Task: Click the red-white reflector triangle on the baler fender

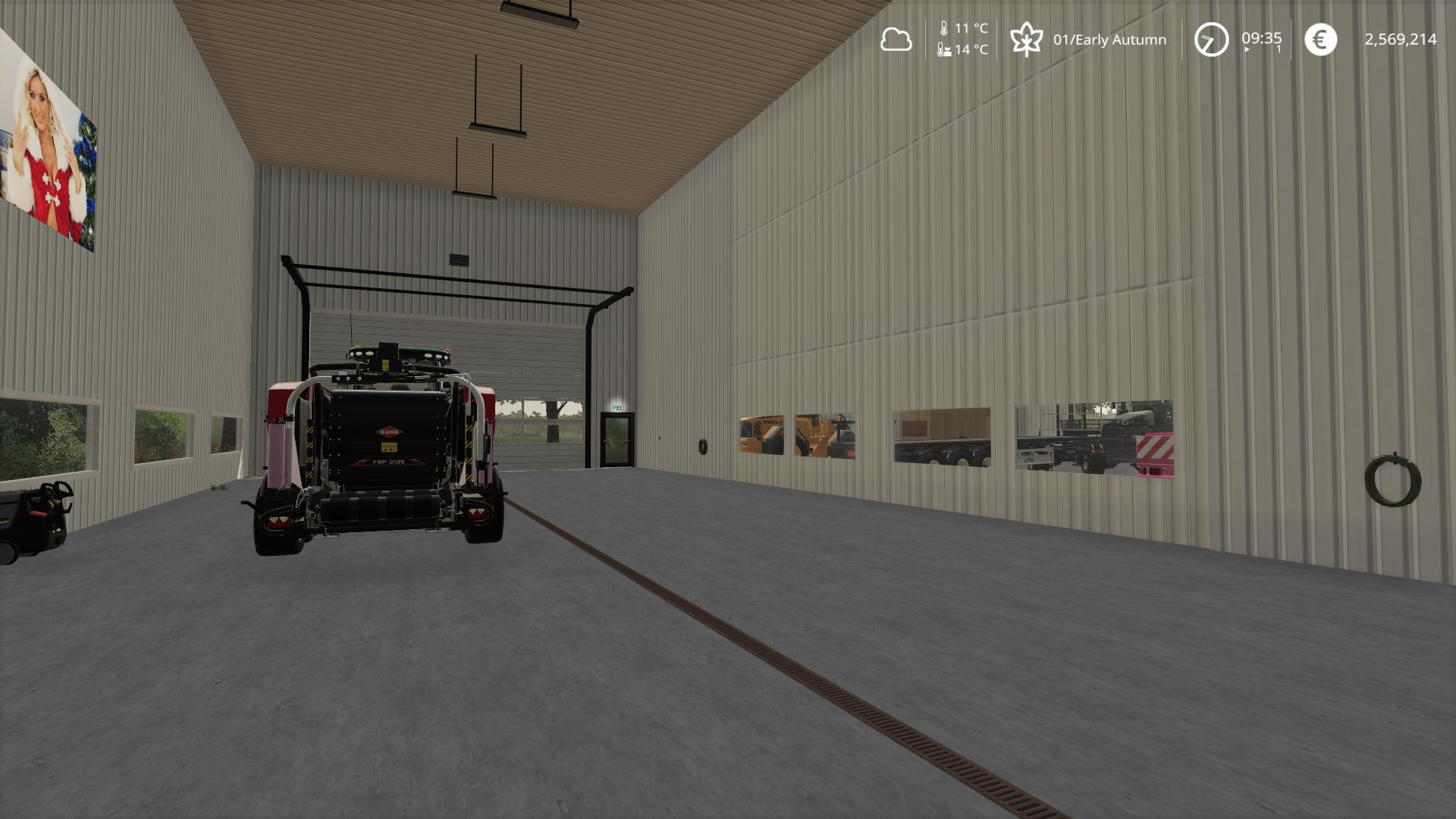Action: coord(278,521)
